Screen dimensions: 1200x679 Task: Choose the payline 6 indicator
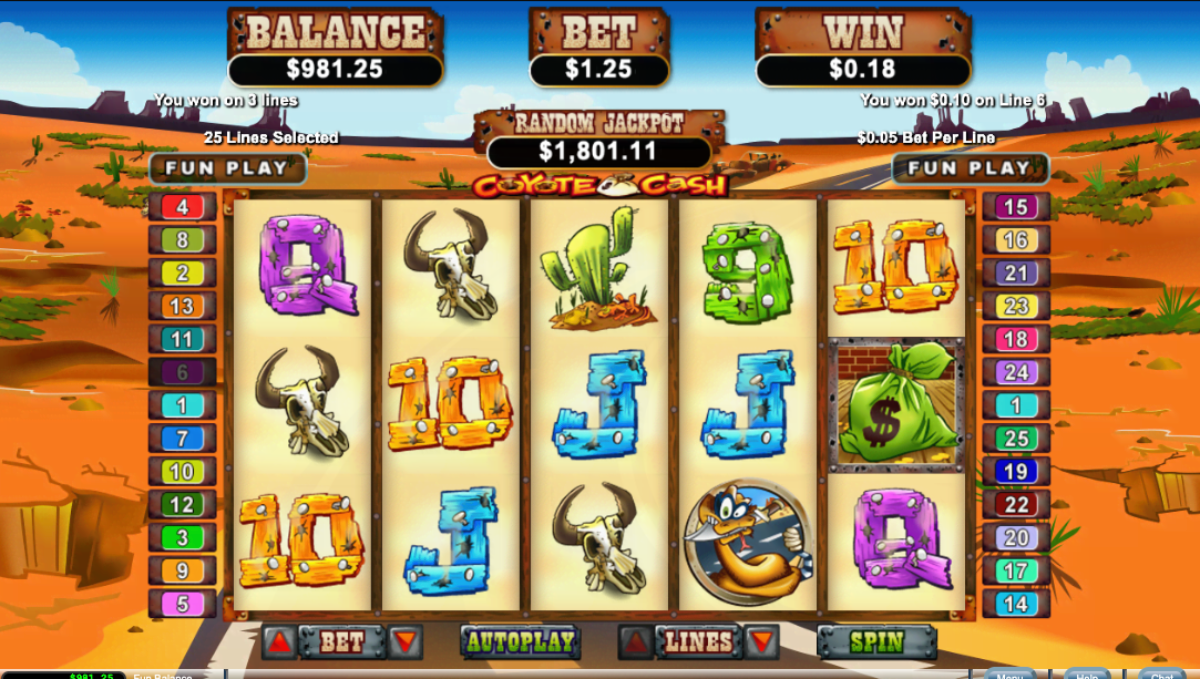[x=182, y=372]
